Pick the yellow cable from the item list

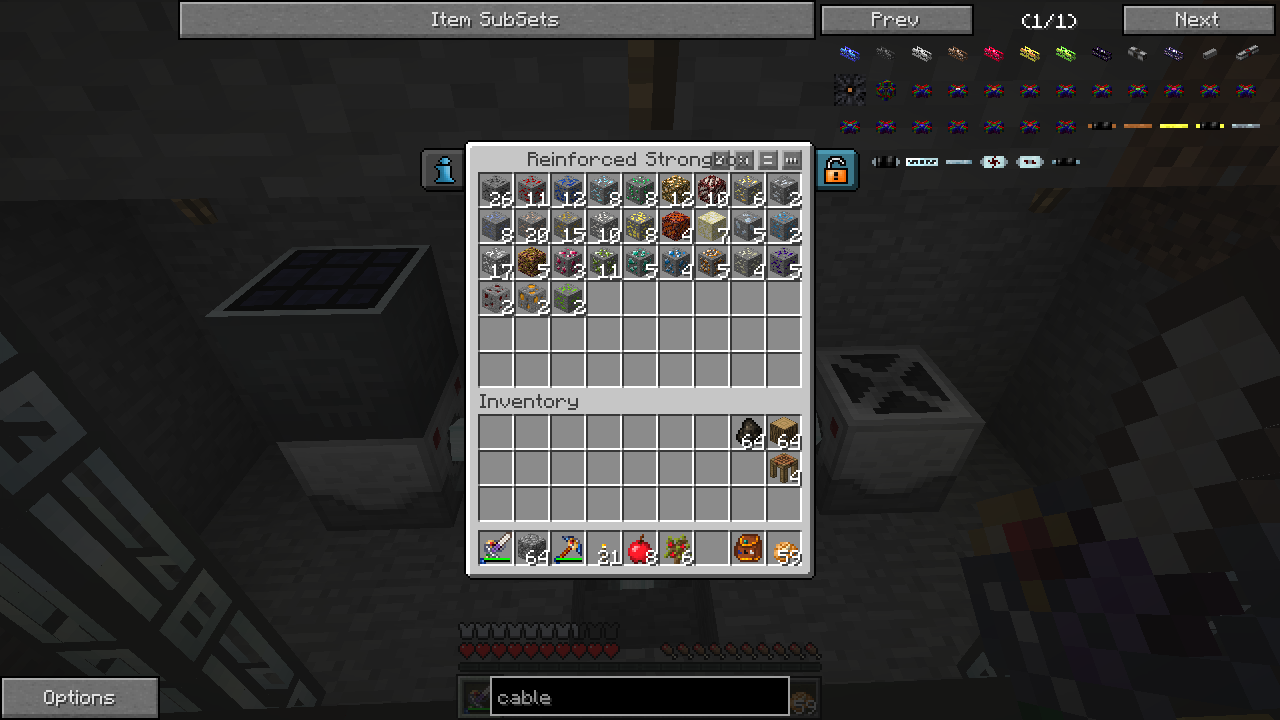tap(1030, 54)
